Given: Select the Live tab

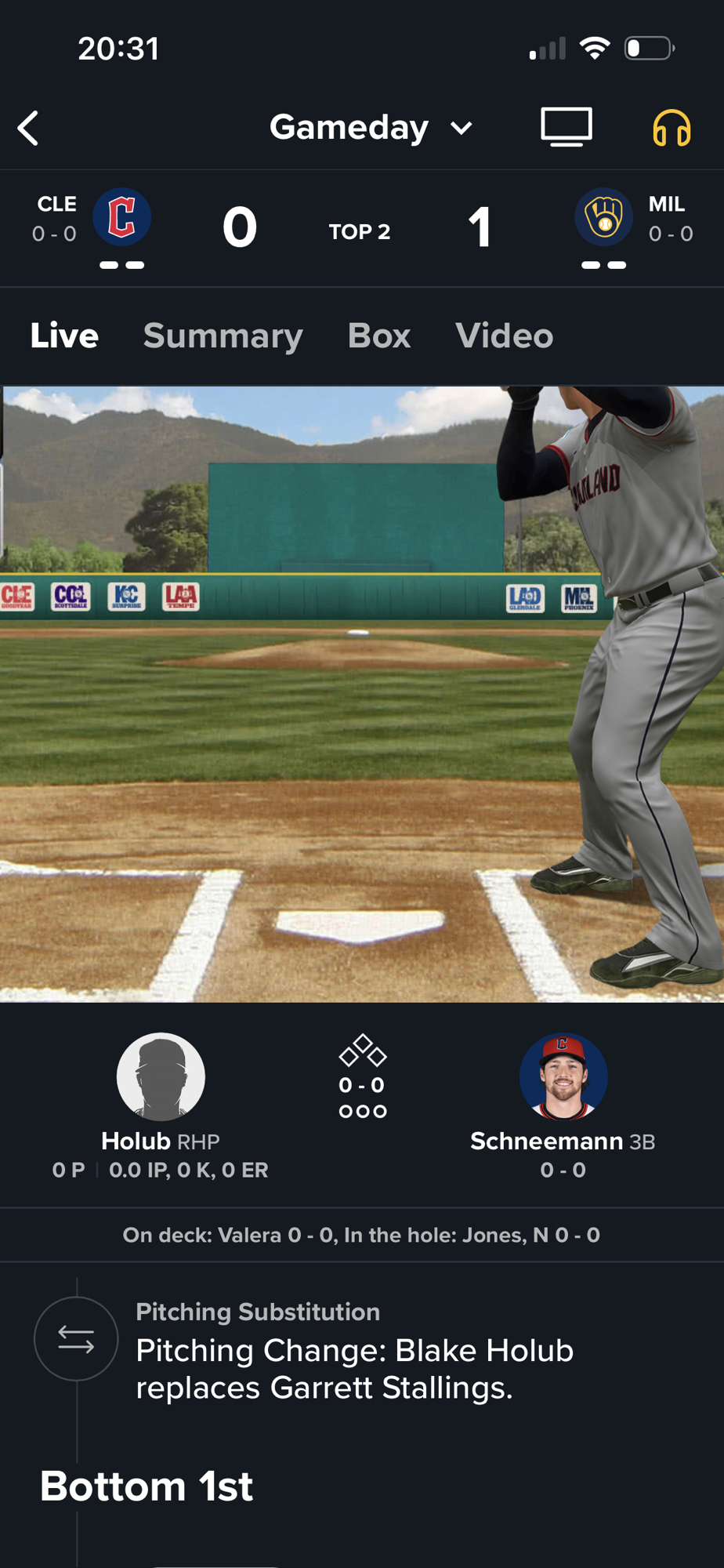Looking at the screenshot, I should (64, 336).
